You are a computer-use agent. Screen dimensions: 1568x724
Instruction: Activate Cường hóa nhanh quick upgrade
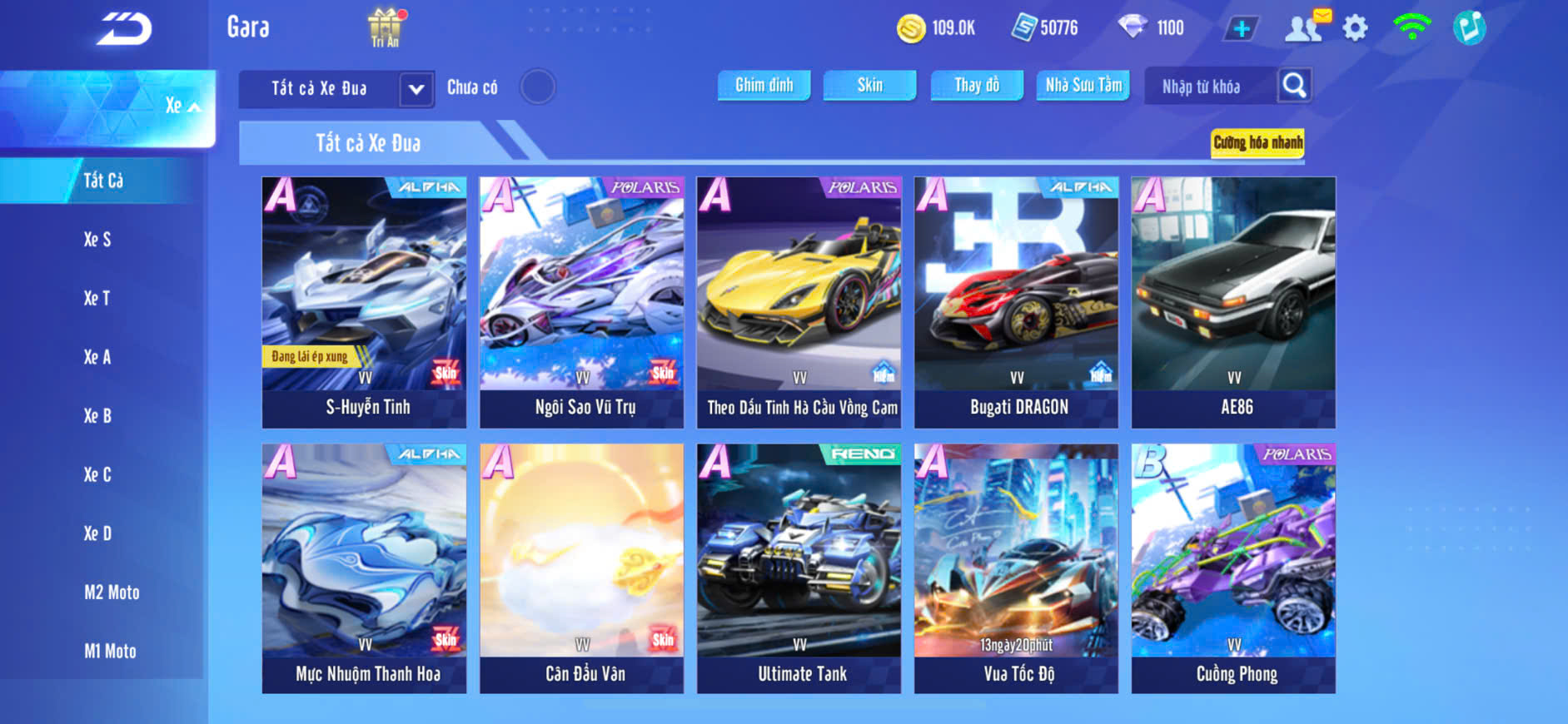(1257, 143)
